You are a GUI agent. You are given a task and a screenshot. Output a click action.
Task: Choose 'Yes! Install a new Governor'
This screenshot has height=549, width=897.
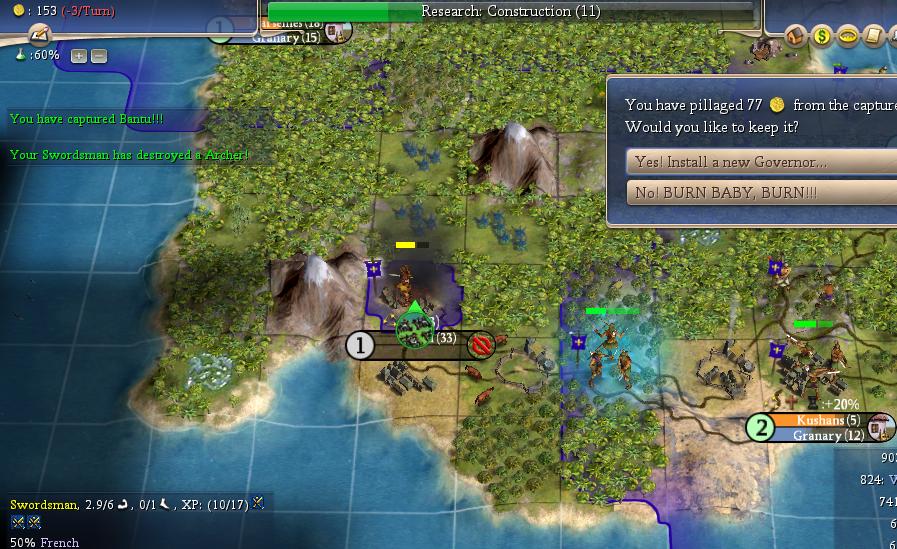click(760, 162)
